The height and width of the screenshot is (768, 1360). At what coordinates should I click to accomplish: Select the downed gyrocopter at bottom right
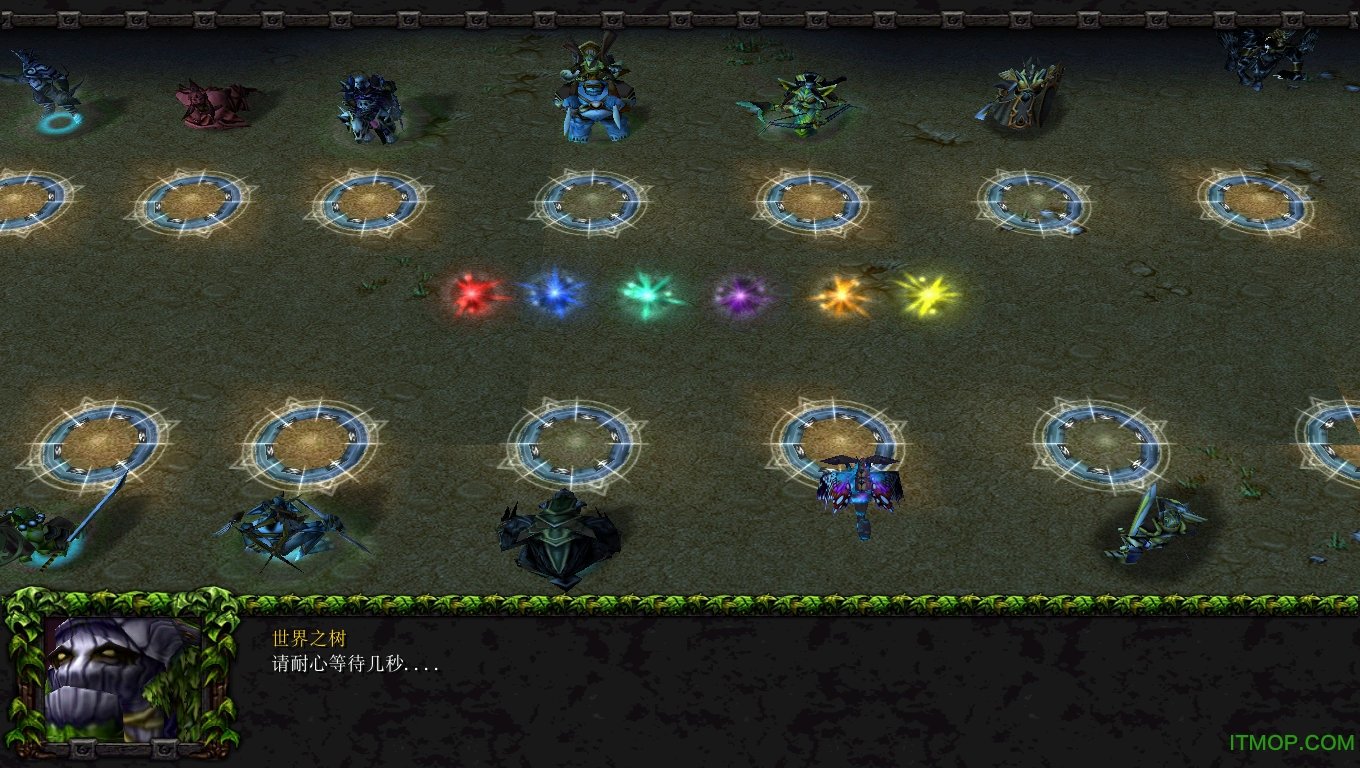pyautogui.click(x=1150, y=525)
